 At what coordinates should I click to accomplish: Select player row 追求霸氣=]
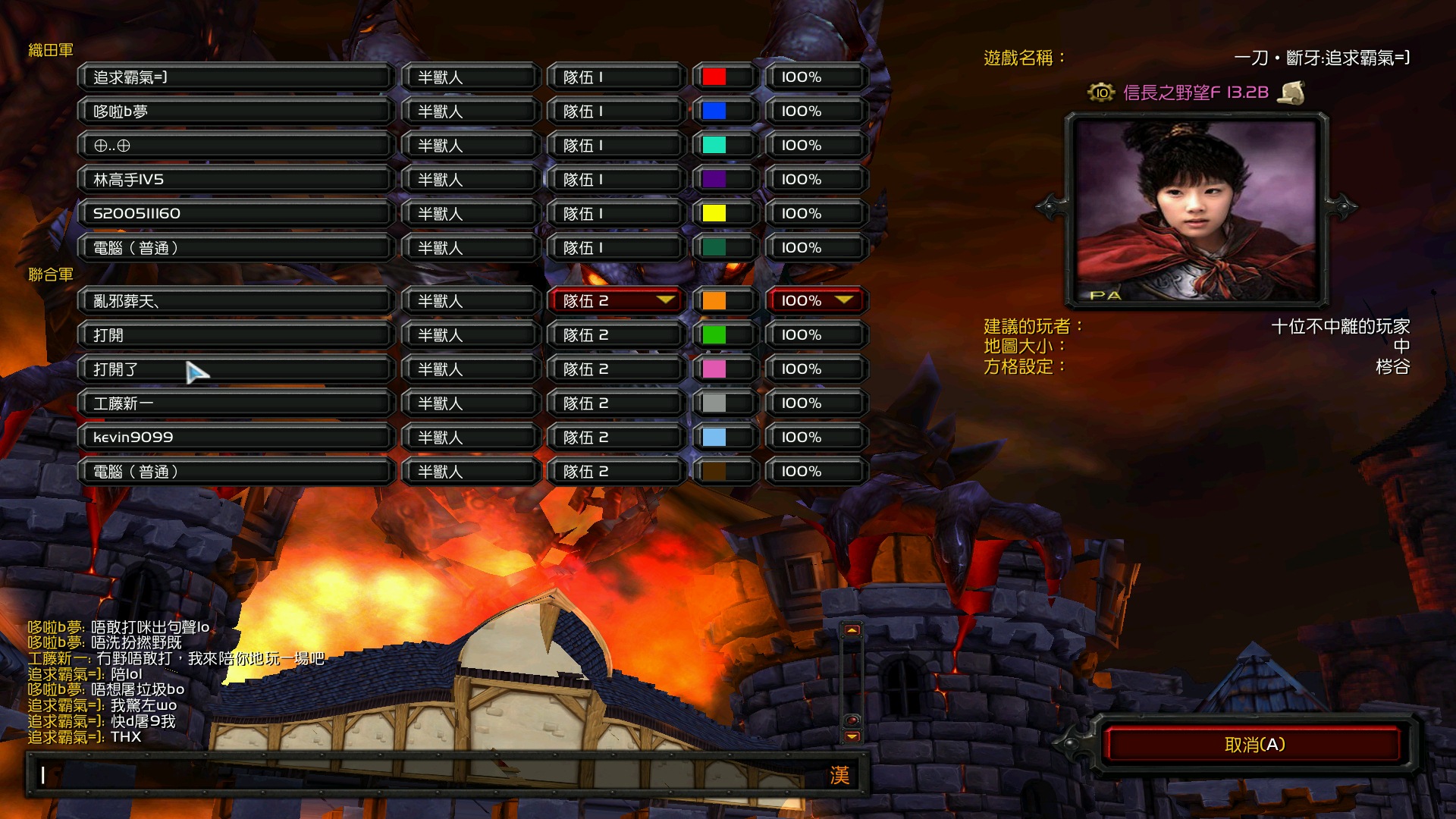pos(235,77)
